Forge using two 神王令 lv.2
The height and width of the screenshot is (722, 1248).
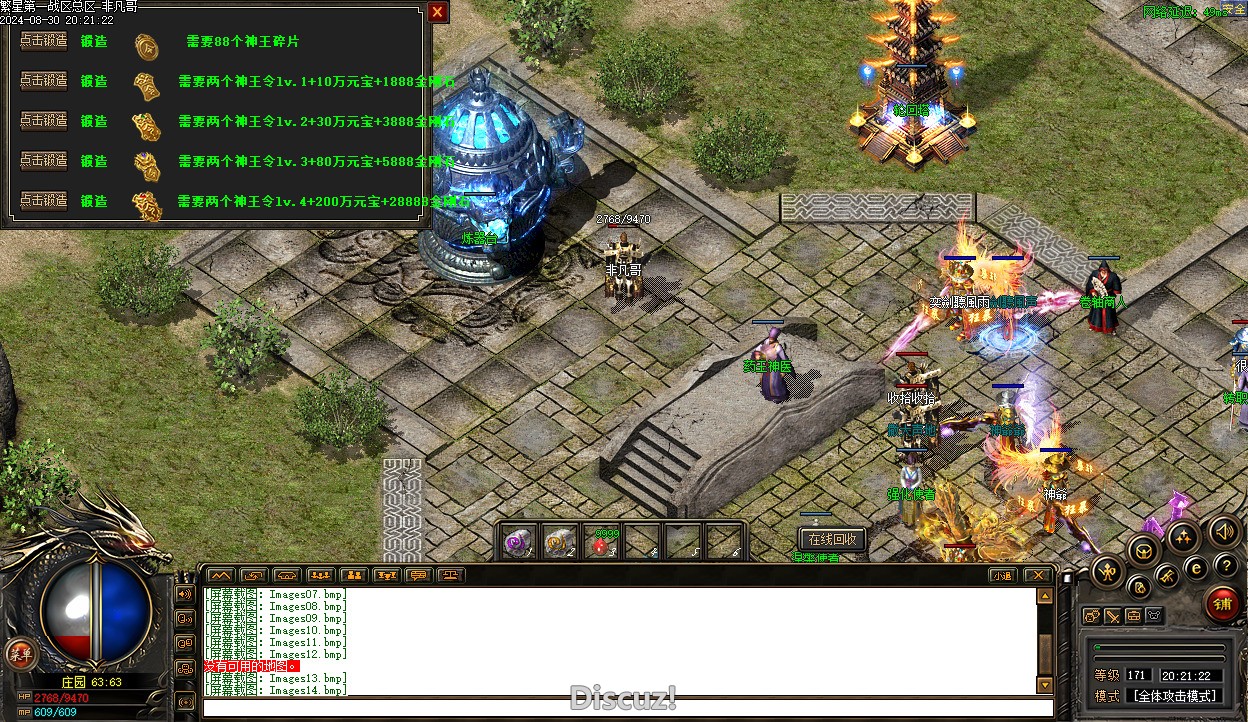click(x=44, y=121)
